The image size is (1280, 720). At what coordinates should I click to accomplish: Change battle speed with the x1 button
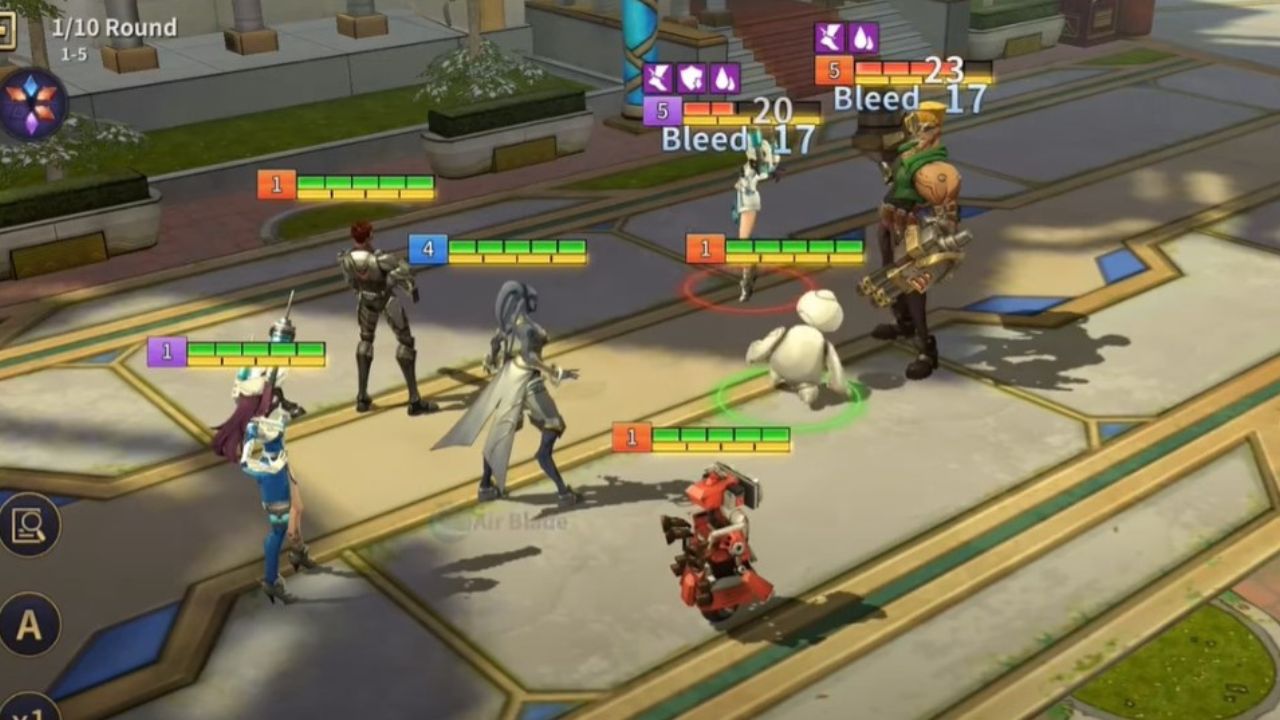pos(29,706)
